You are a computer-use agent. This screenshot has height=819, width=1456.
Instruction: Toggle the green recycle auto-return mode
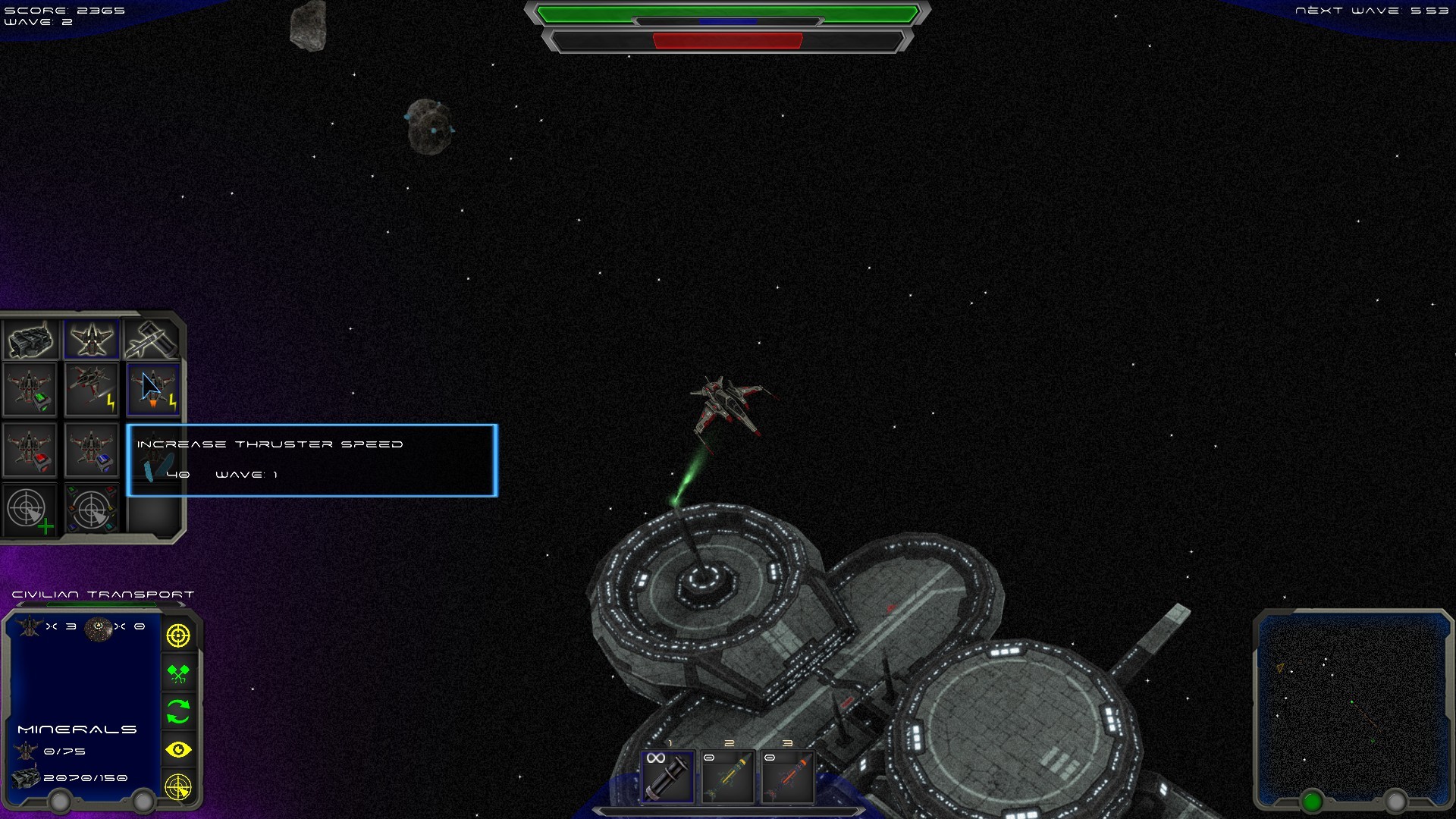click(x=177, y=711)
